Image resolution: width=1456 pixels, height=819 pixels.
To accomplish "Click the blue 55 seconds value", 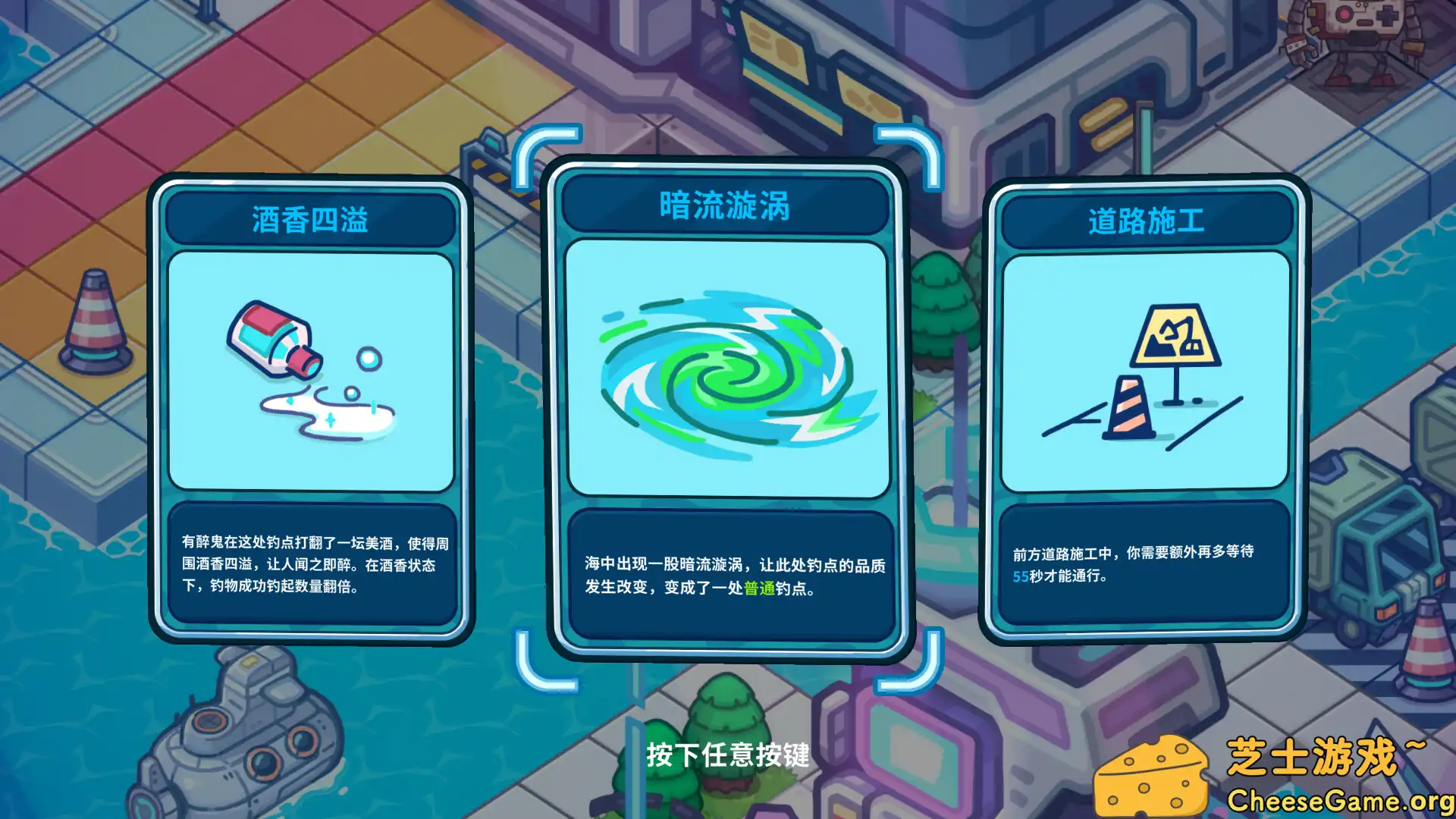I will [x=1022, y=576].
